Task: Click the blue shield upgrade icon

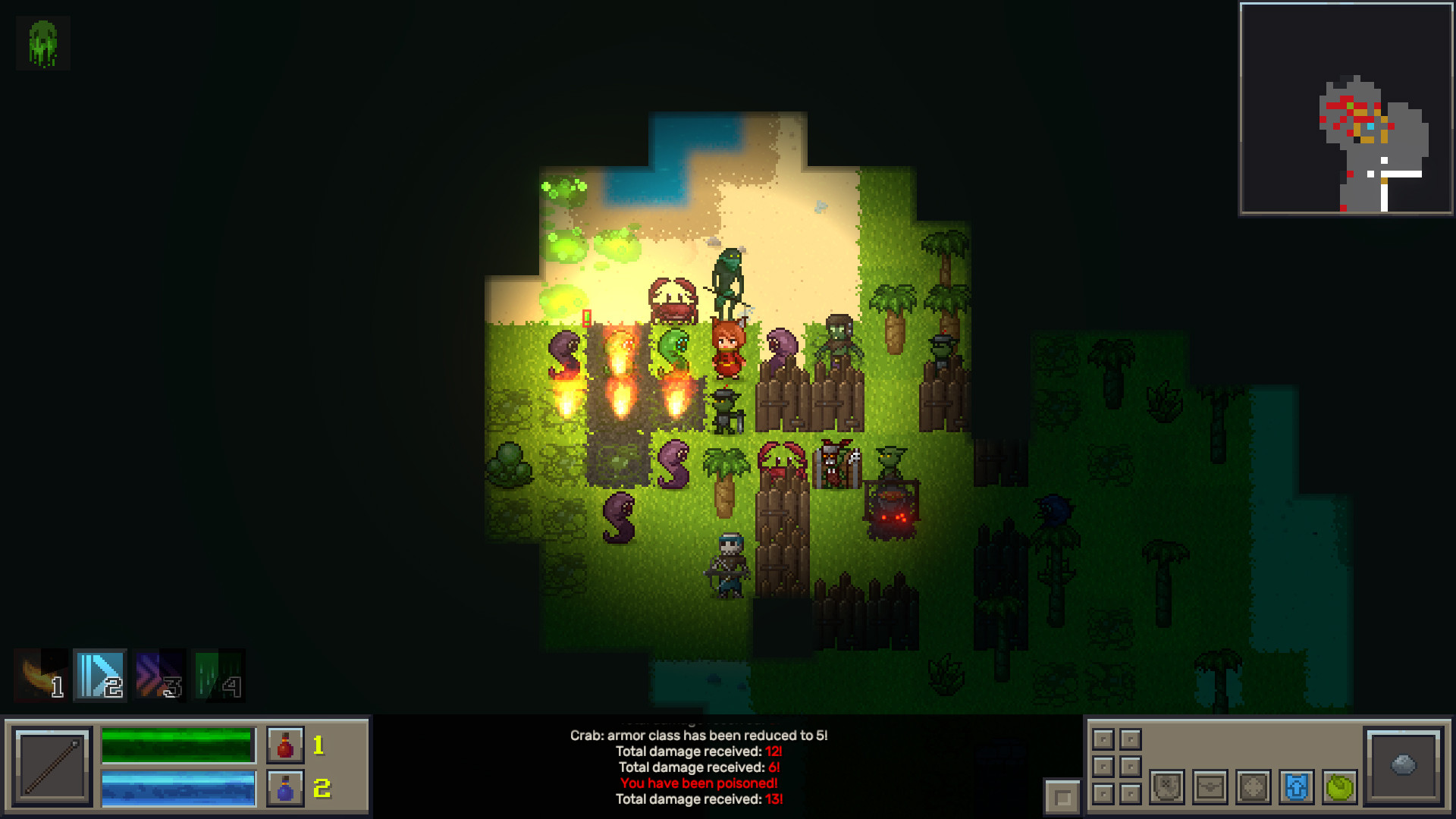Action: [1296, 788]
